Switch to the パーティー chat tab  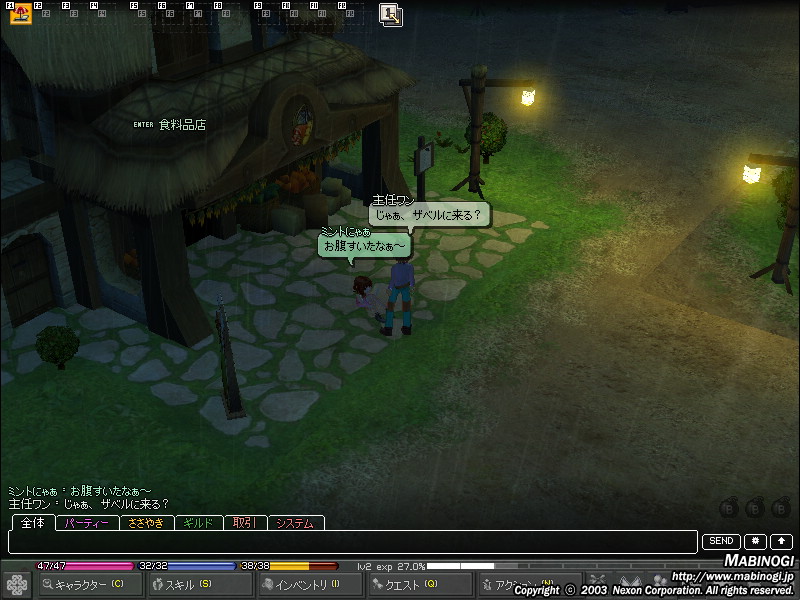pyautogui.click(x=87, y=523)
